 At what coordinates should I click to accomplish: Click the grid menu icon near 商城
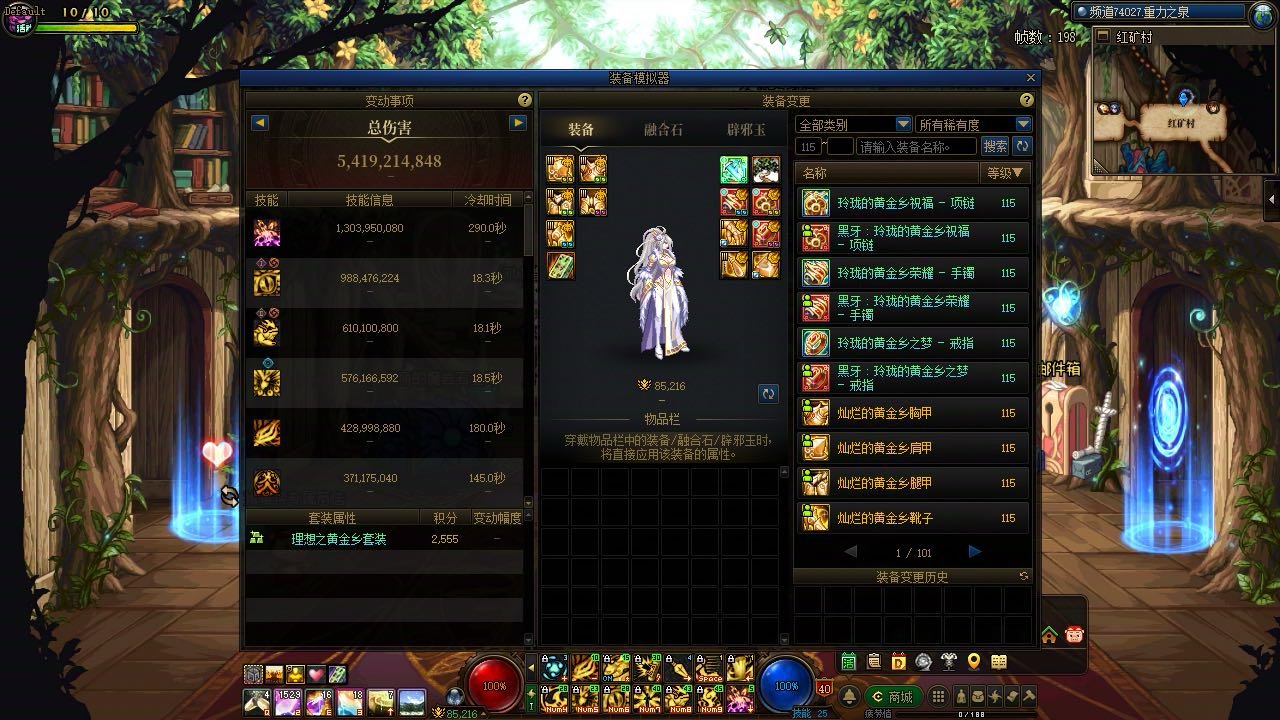938,695
